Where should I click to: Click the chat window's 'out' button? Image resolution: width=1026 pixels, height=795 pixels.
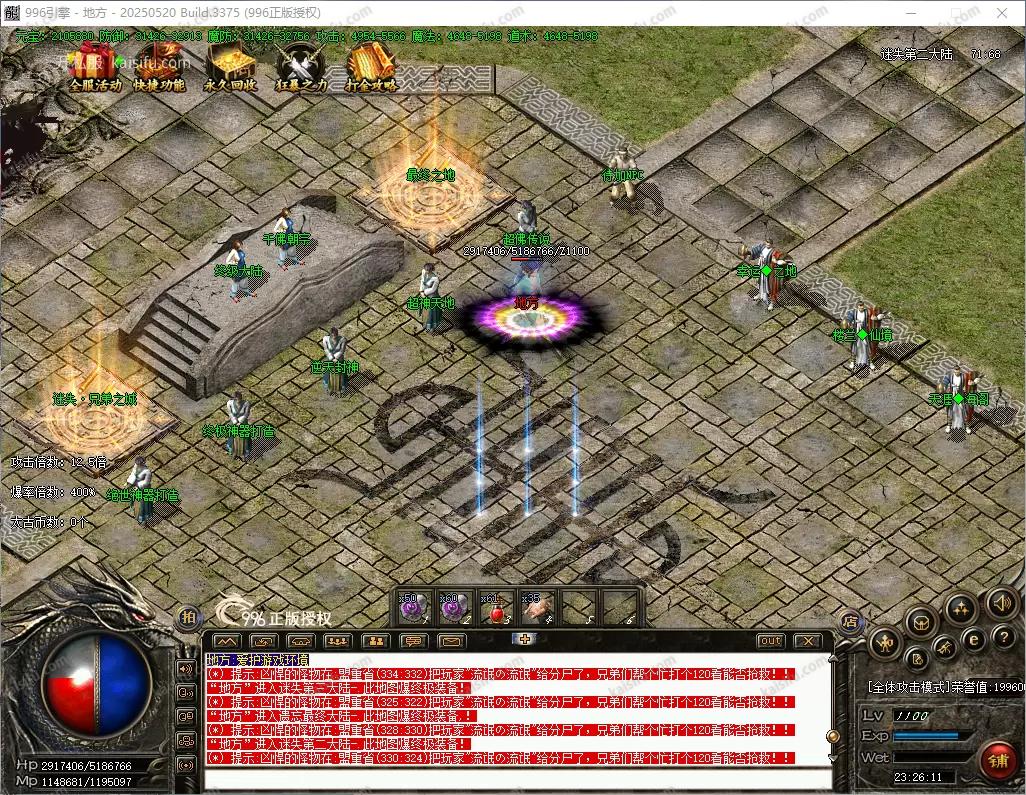click(770, 640)
